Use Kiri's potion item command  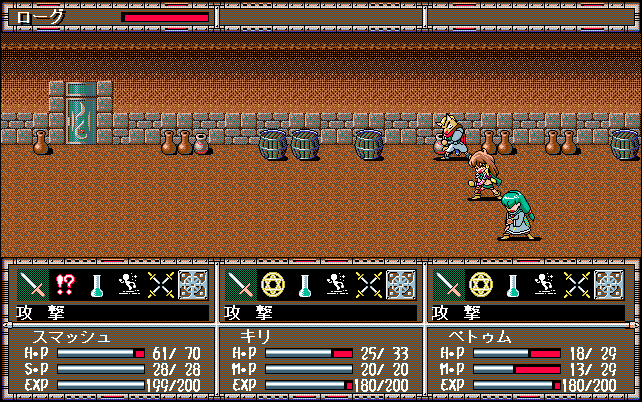305,285
